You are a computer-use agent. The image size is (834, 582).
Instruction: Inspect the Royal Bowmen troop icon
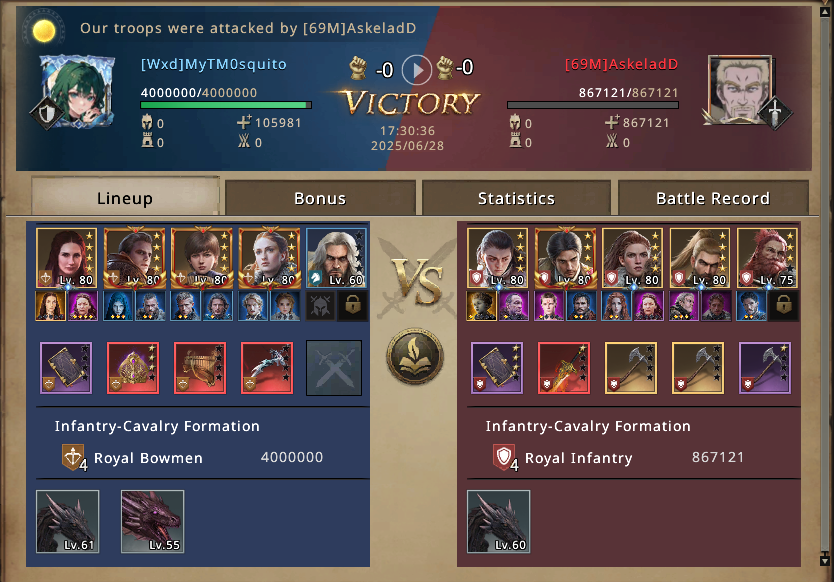[x=72, y=458]
